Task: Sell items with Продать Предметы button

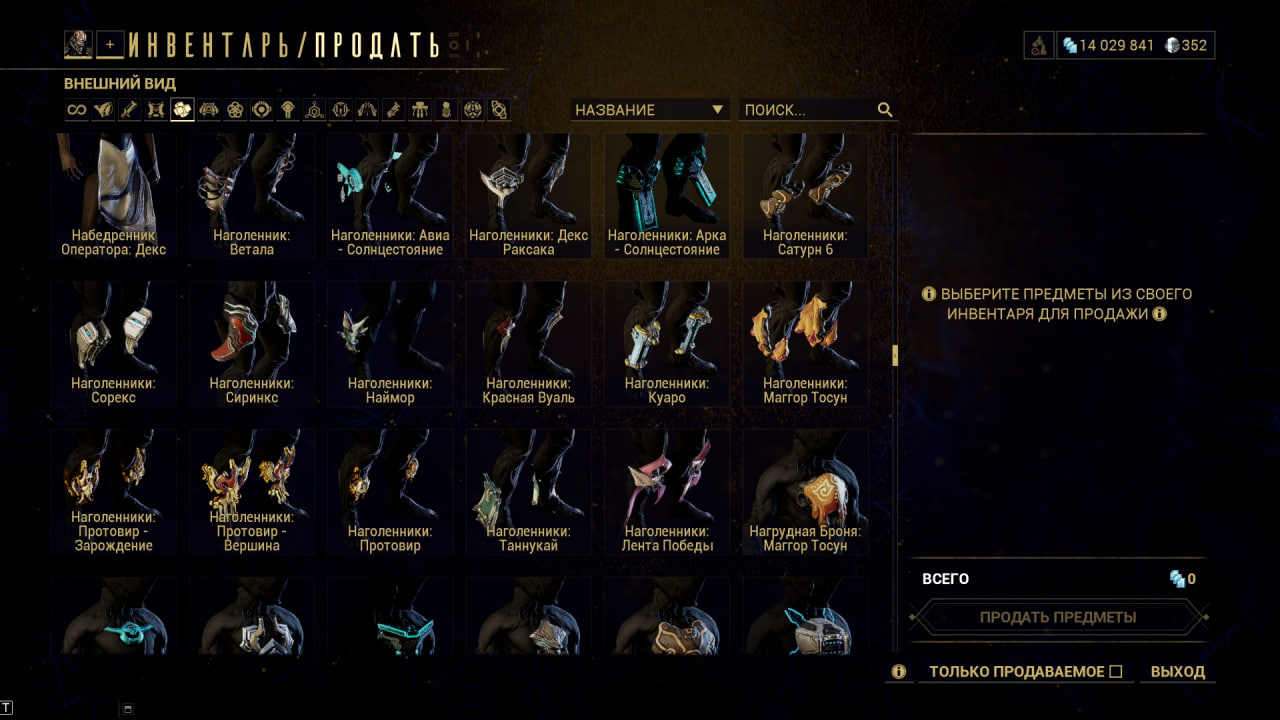Action: (x=1058, y=617)
